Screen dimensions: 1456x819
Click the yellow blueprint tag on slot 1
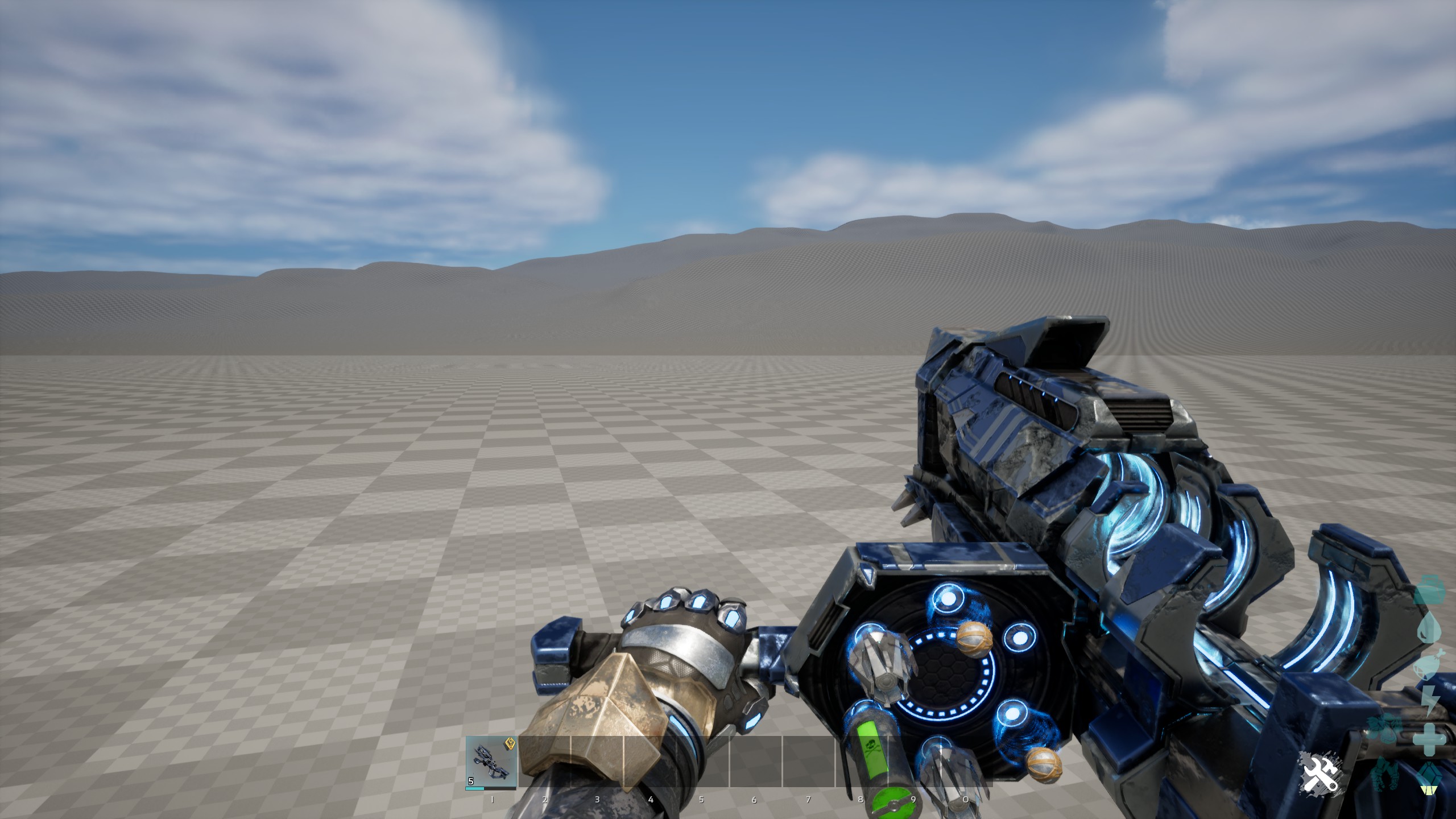pyautogui.click(x=510, y=743)
